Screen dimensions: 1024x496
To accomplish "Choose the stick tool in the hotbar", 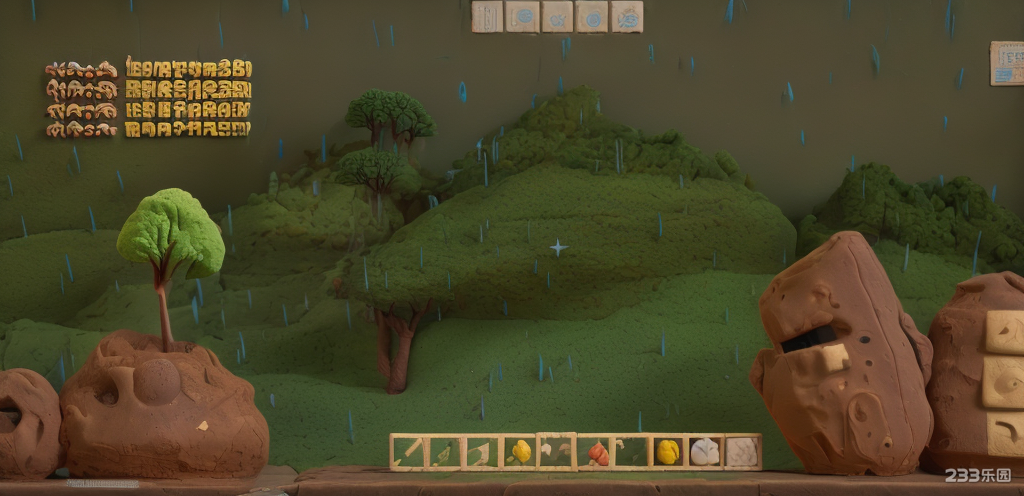I will point(407,452).
